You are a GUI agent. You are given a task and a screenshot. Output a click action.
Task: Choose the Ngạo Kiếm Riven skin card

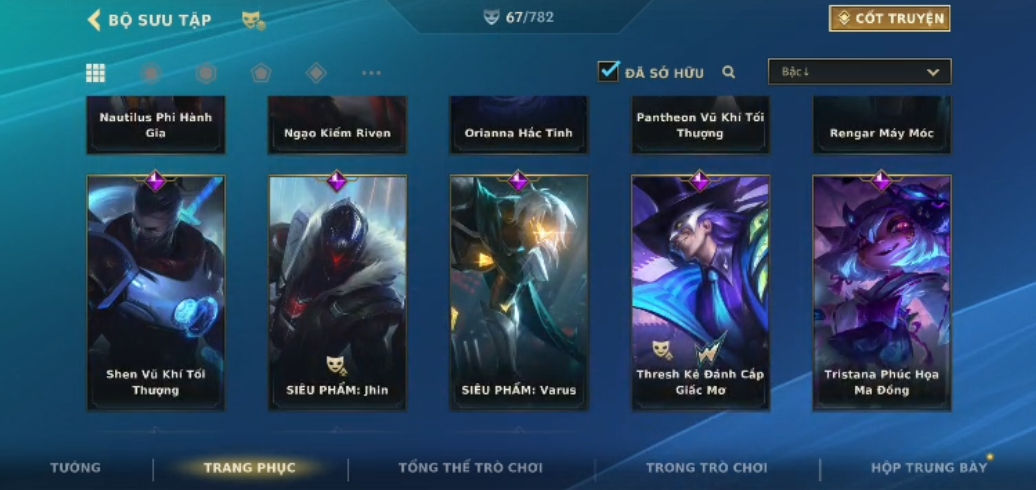tap(337, 125)
